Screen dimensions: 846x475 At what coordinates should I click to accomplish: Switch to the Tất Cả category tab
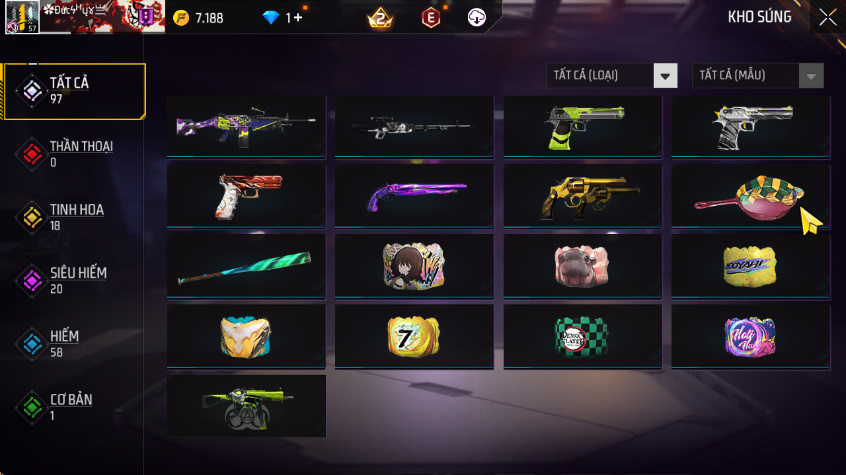click(74, 91)
